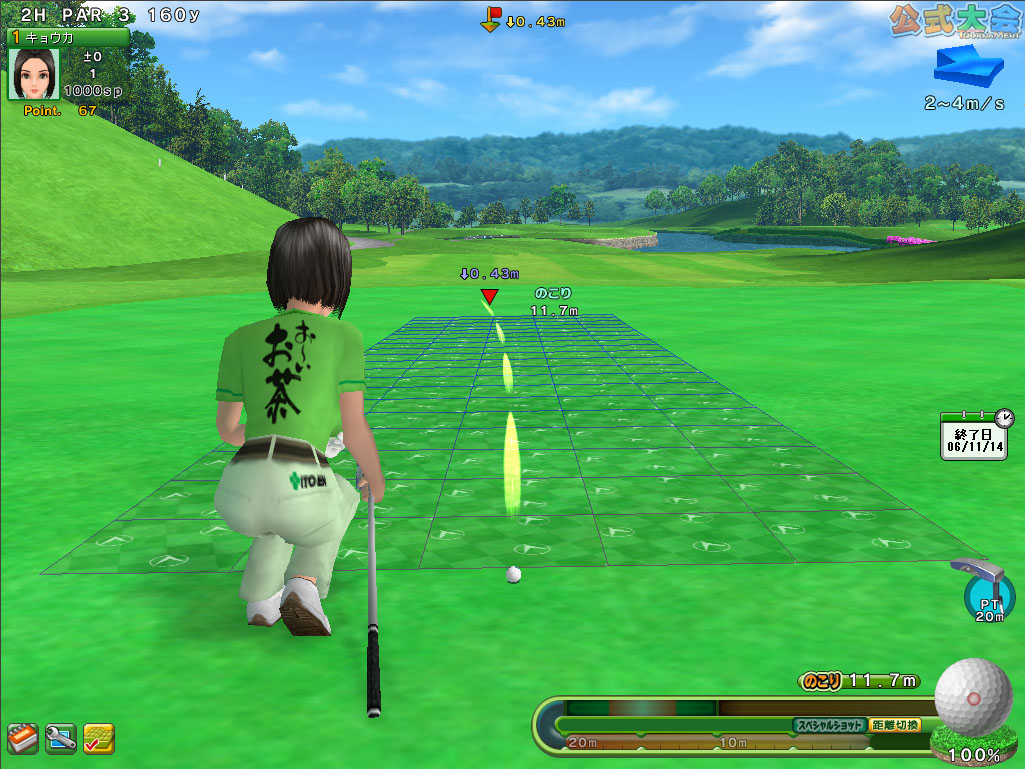This screenshot has width=1025, height=769.
Task: Toggle the yellow grid display icon
Action: click(x=98, y=738)
